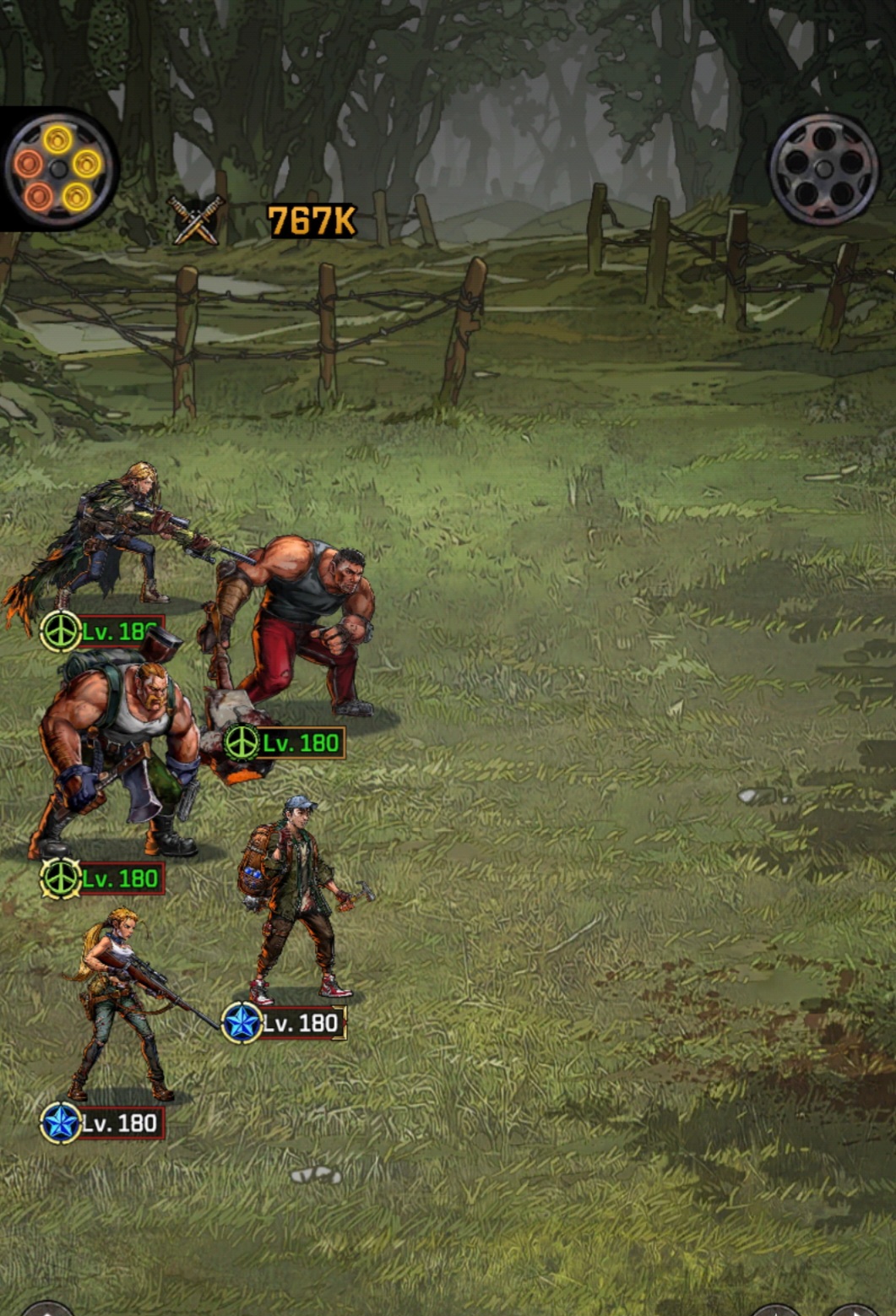
Task: Tap the loaded revolver cylinder with yellow bullets
Action: pos(57,169)
